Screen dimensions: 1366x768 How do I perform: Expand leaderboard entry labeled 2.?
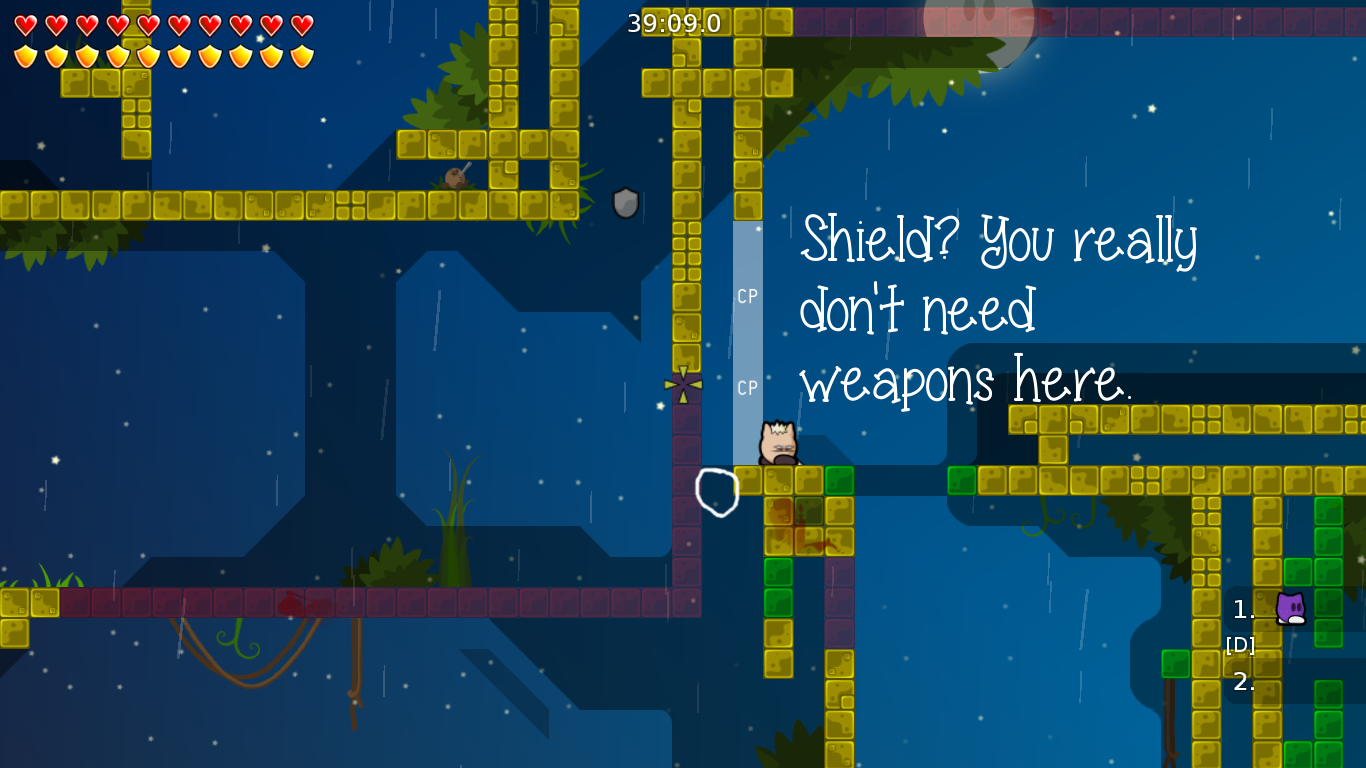(x=1242, y=683)
